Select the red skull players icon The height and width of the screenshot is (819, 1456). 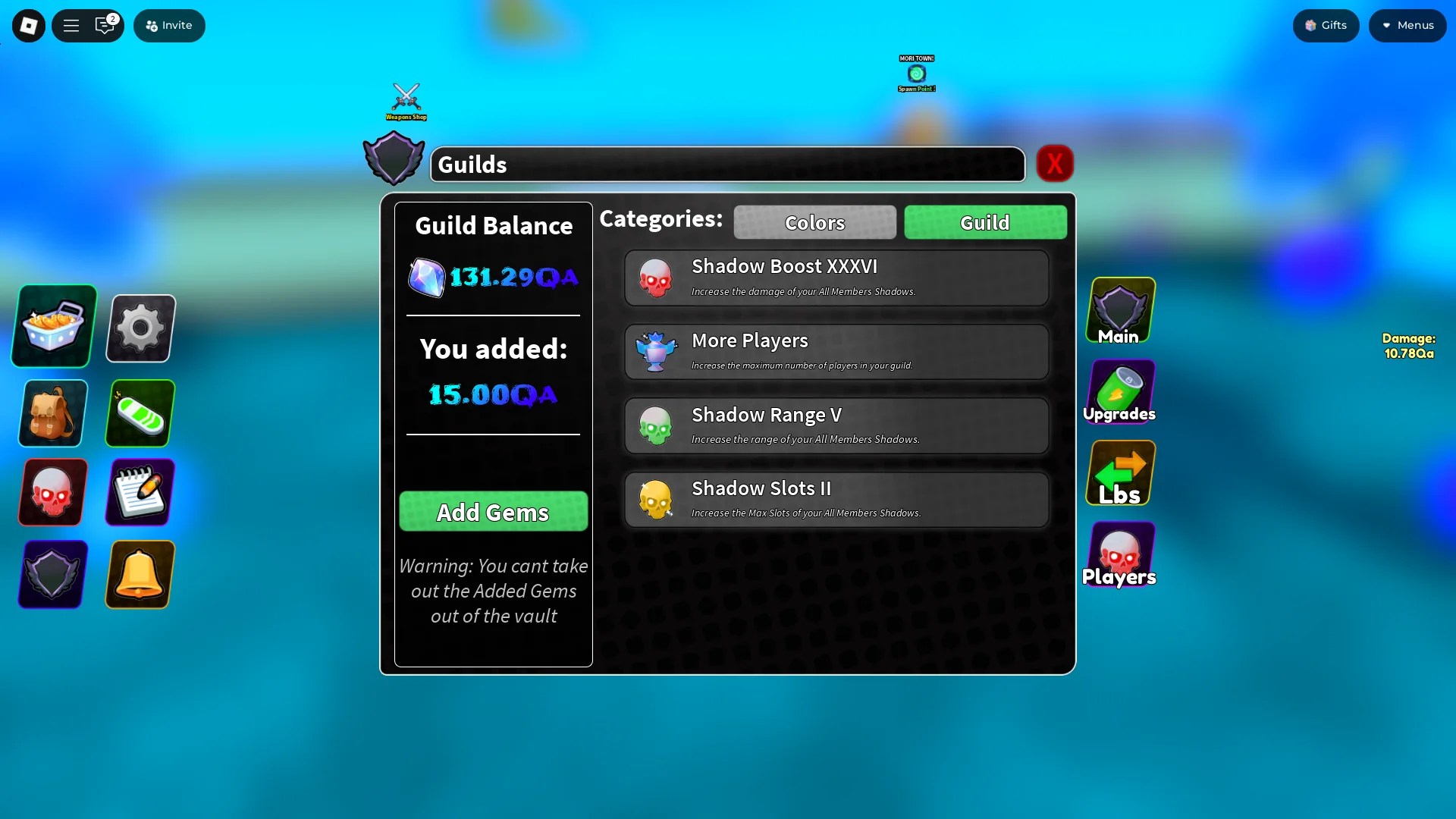(x=51, y=492)
